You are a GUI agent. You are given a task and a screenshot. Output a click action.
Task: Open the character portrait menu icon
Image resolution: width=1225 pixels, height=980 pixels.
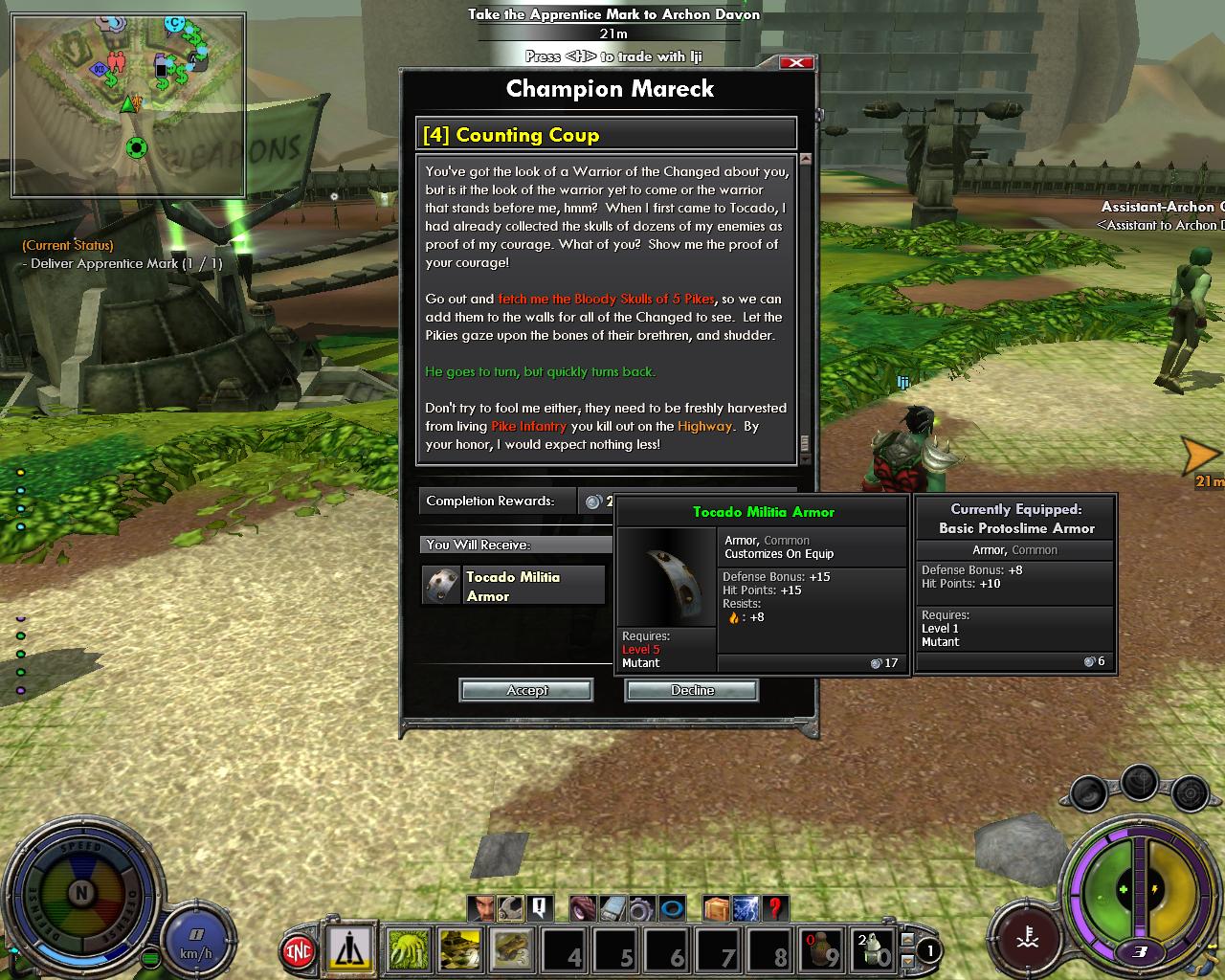tap(481, 907)
